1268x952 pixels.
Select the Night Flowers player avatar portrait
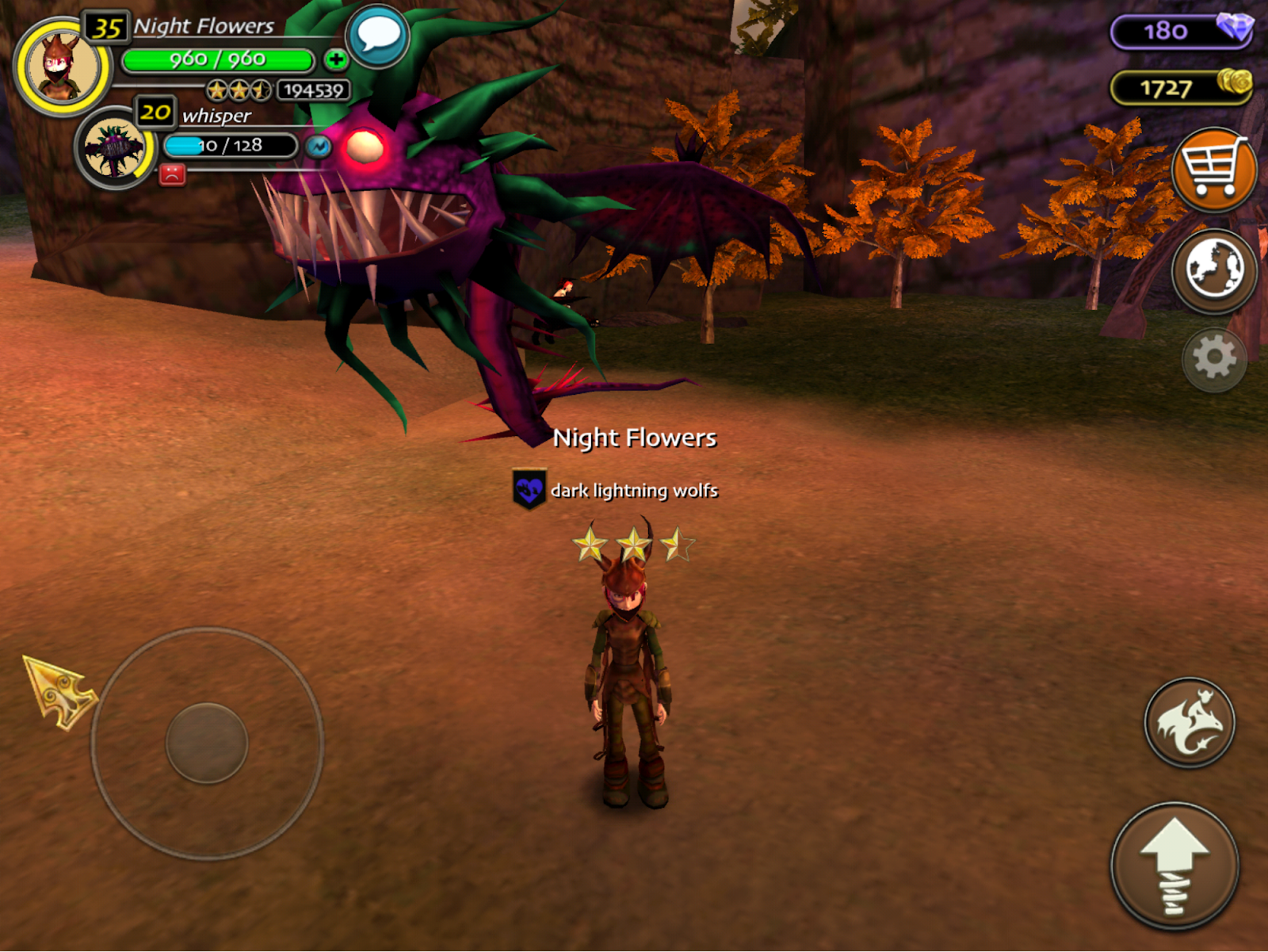coord(62,67)
